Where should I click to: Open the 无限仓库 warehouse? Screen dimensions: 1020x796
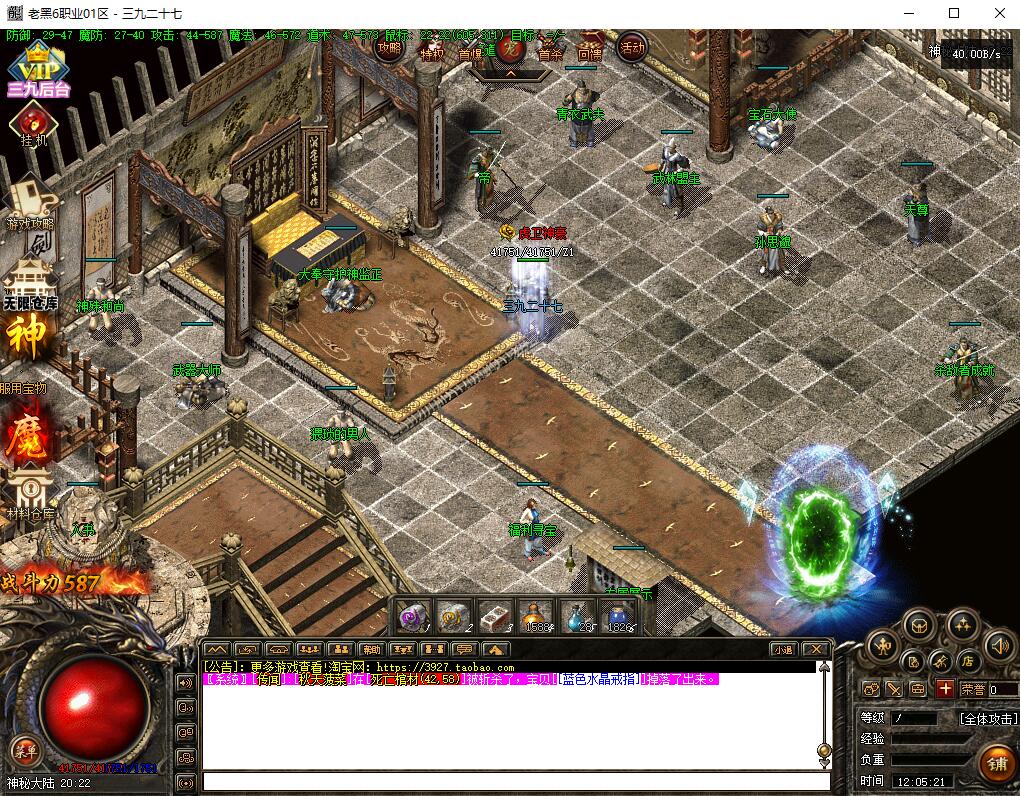tap(30, 283)
